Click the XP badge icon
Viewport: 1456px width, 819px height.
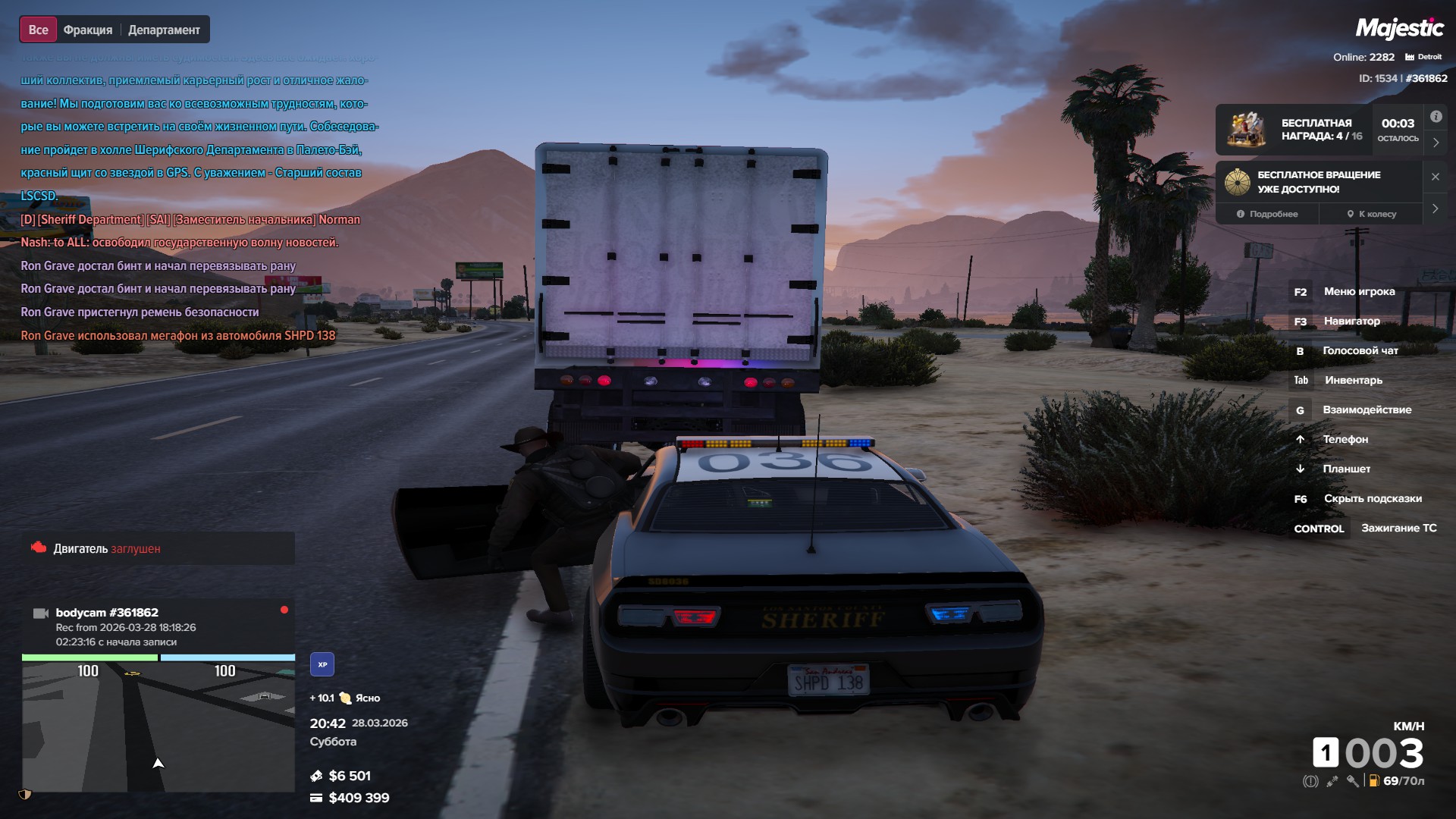tap(322, 664)
